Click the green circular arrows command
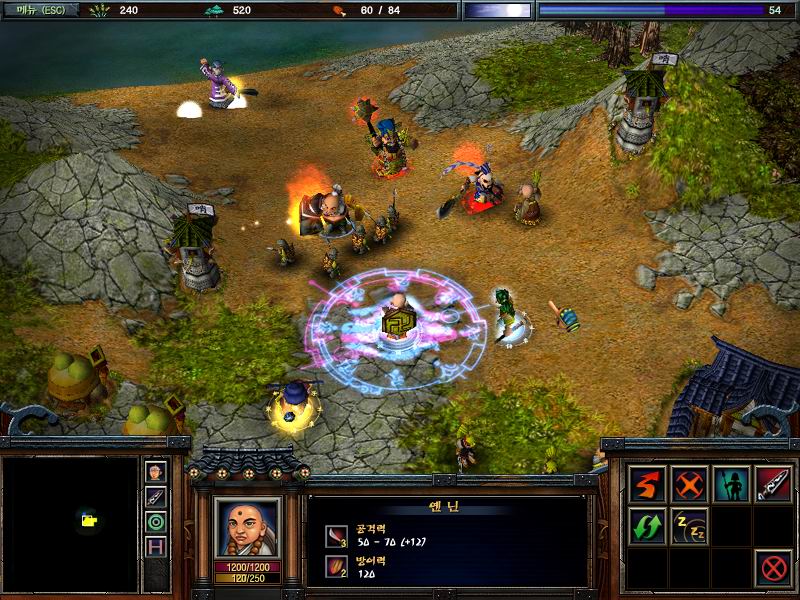This screenshot has width=800, height=600. tap(647, 526)
